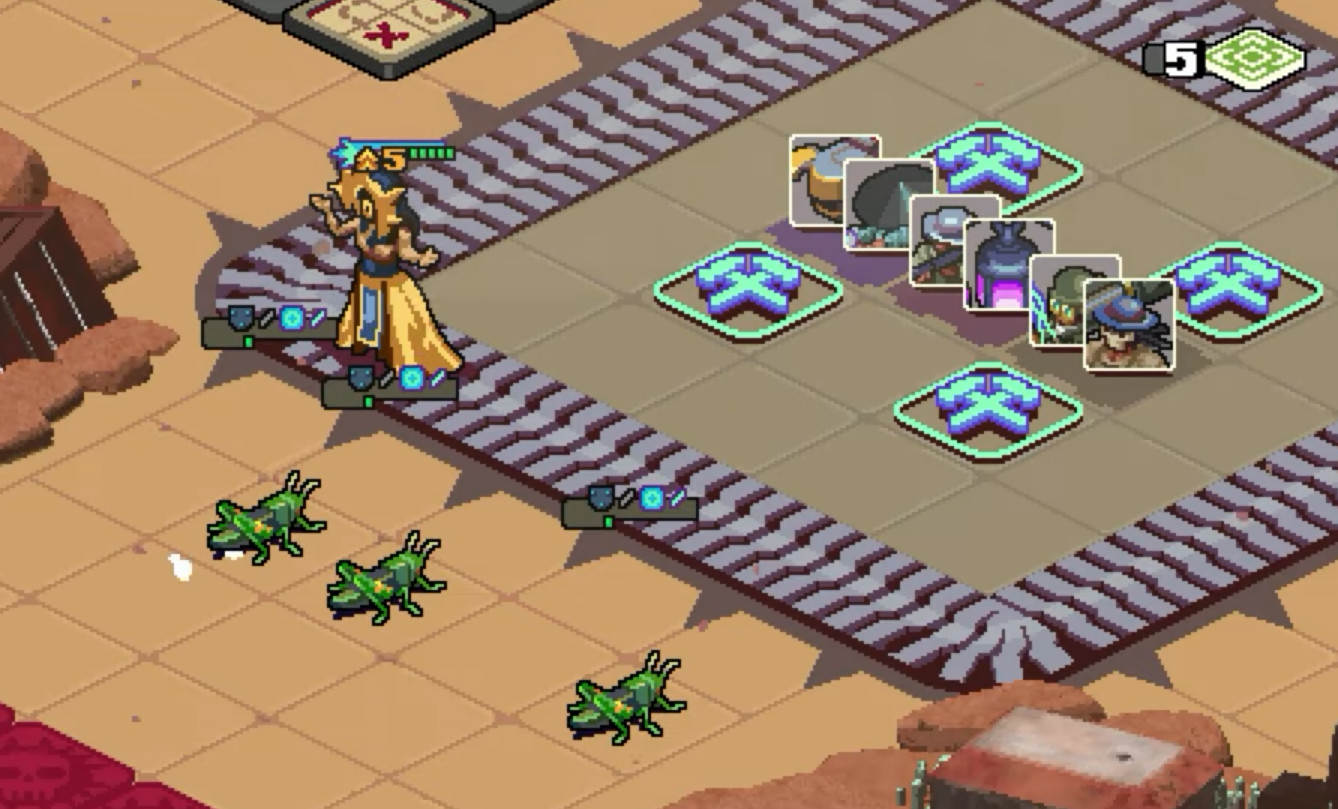Click the bottom glowing deployment tile marker
Image resolution: width=1338 pixels, height=809 pixels.
[990, 405]
